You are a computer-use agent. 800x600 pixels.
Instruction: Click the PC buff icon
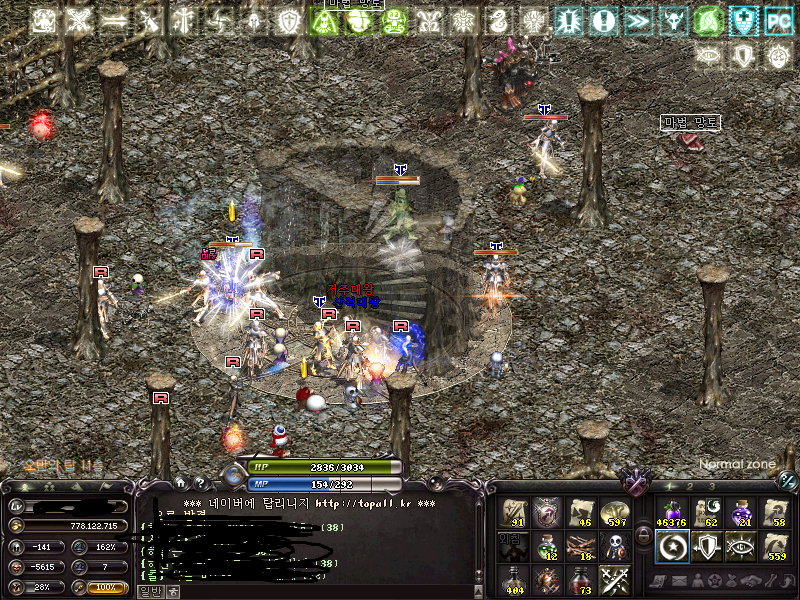(777, 20)
